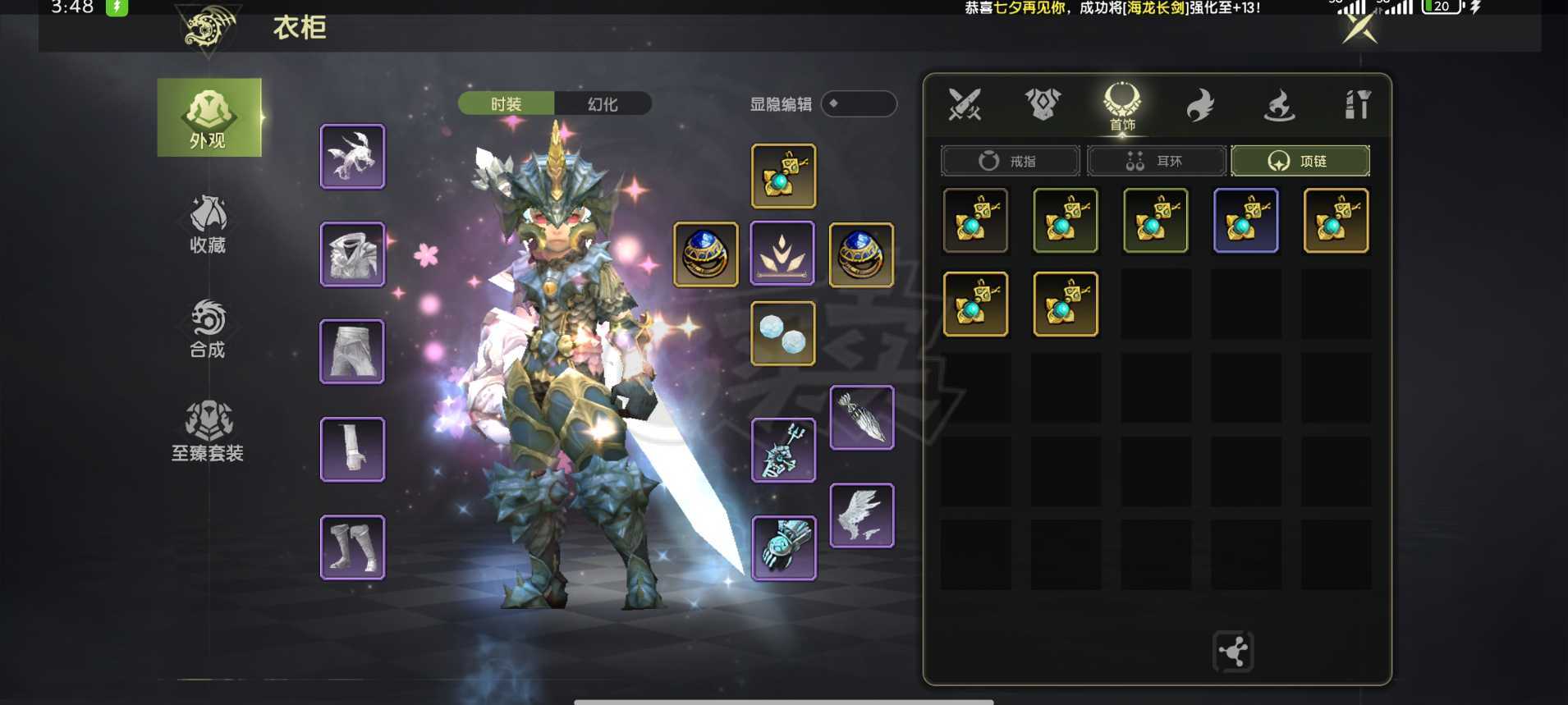Switch to the 幻化 transmog tab
The width and height of the screenshot is (1568, 705).
[603, 104]
